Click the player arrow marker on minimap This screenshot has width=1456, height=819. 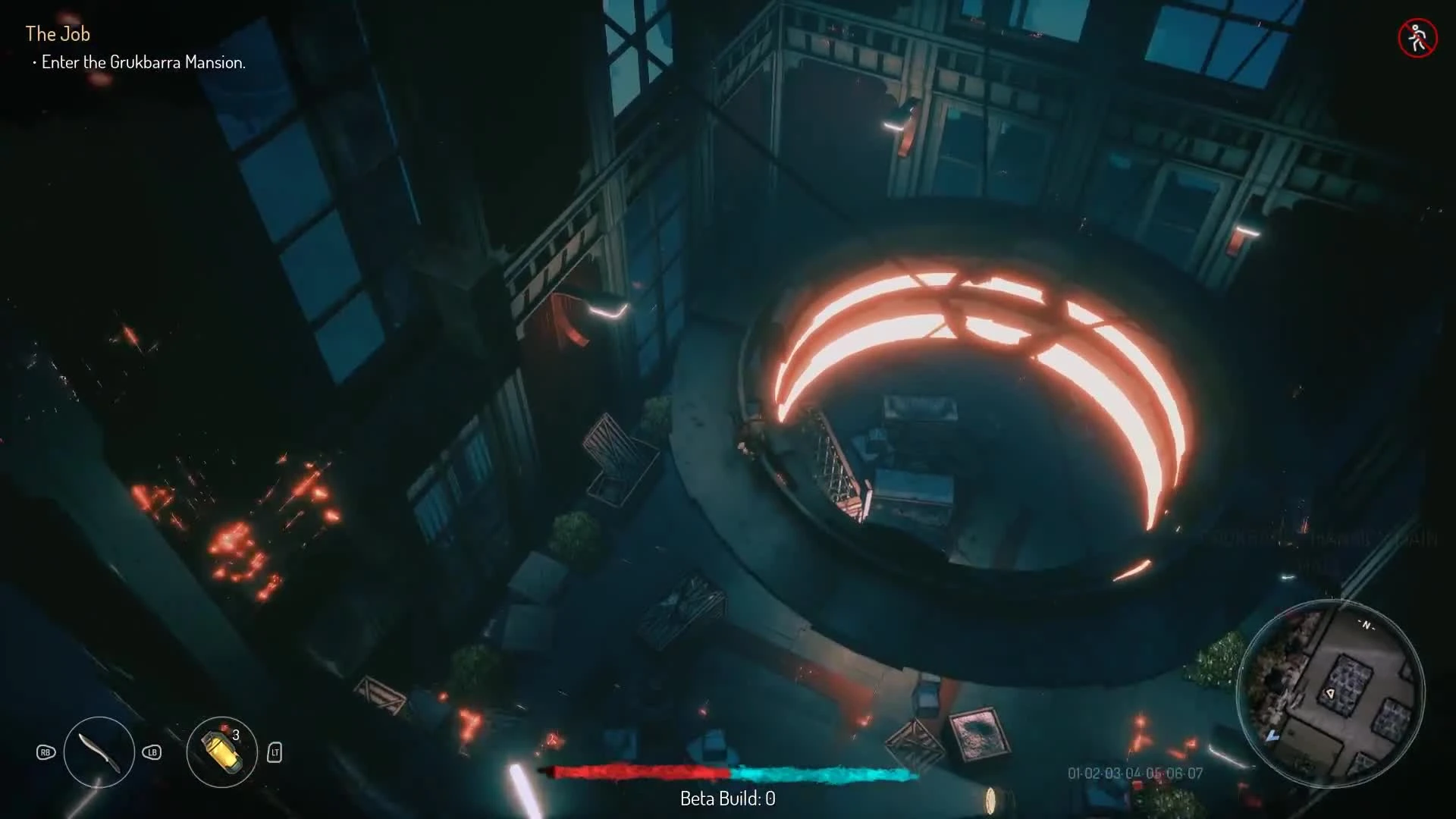(x=1330, y=693)
